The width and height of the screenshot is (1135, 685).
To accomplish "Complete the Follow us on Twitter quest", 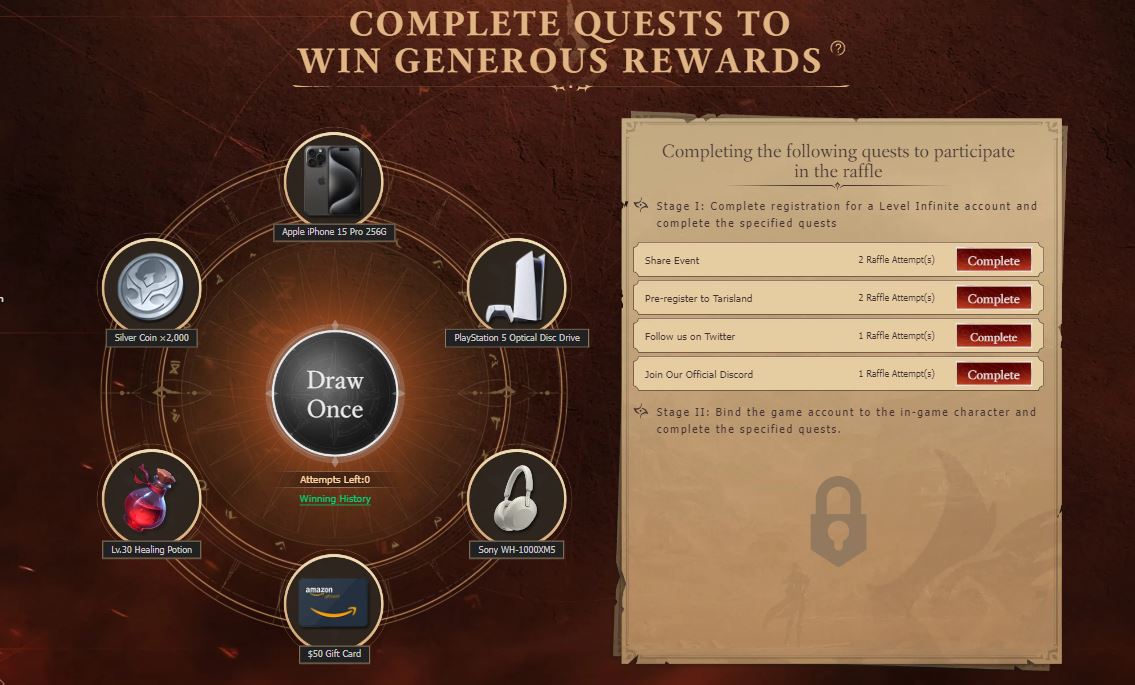I will 993,337.
